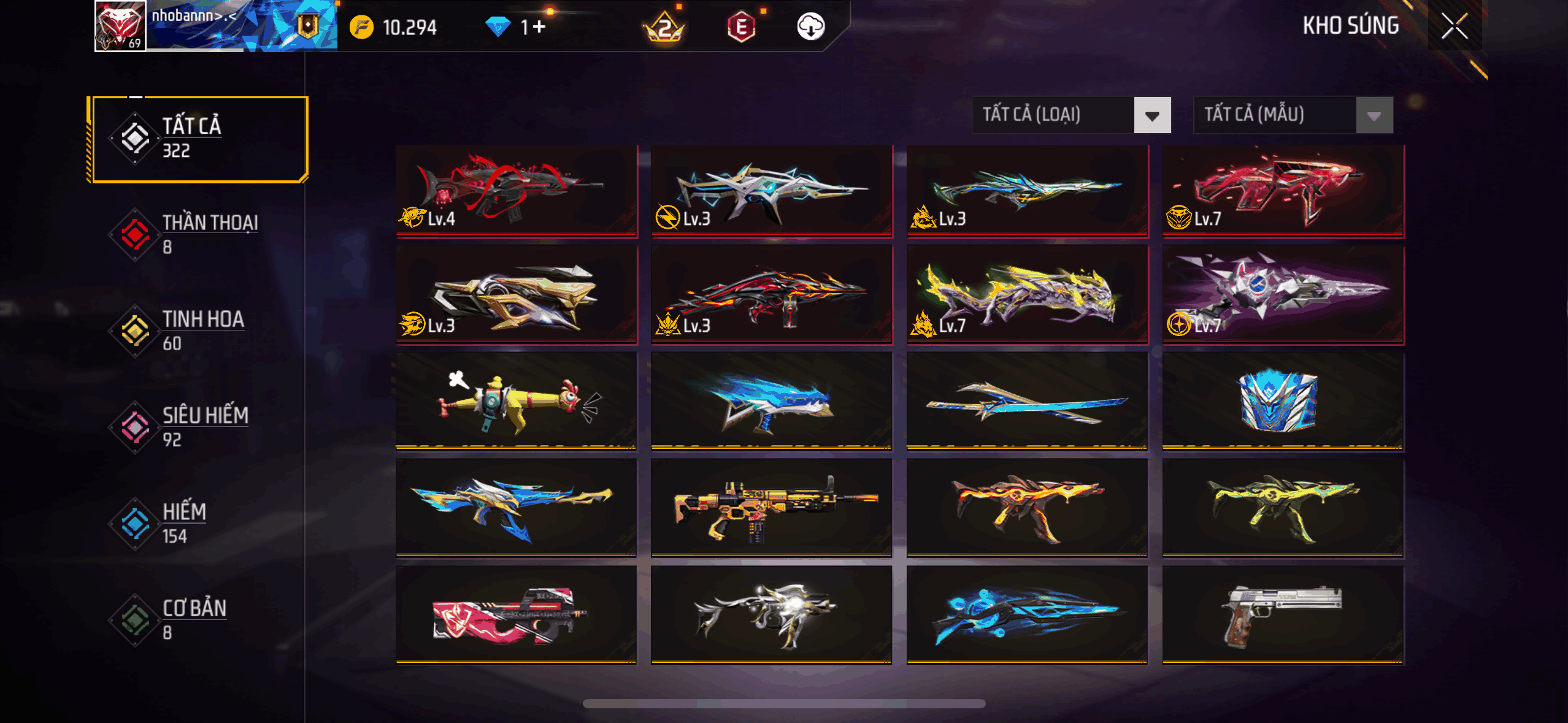The image size is (1568, 723).
Task: Open the Siêu Hiếm category
Action: [198, 427]
